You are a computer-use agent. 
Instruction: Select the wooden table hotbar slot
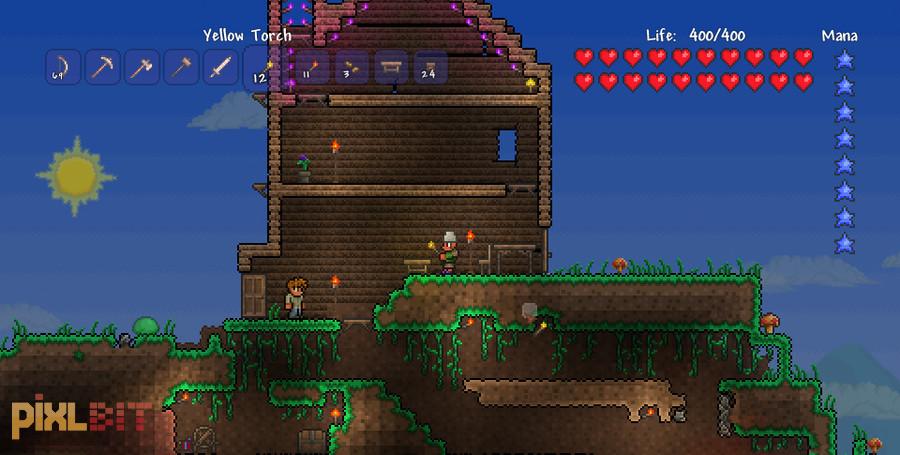391,68
